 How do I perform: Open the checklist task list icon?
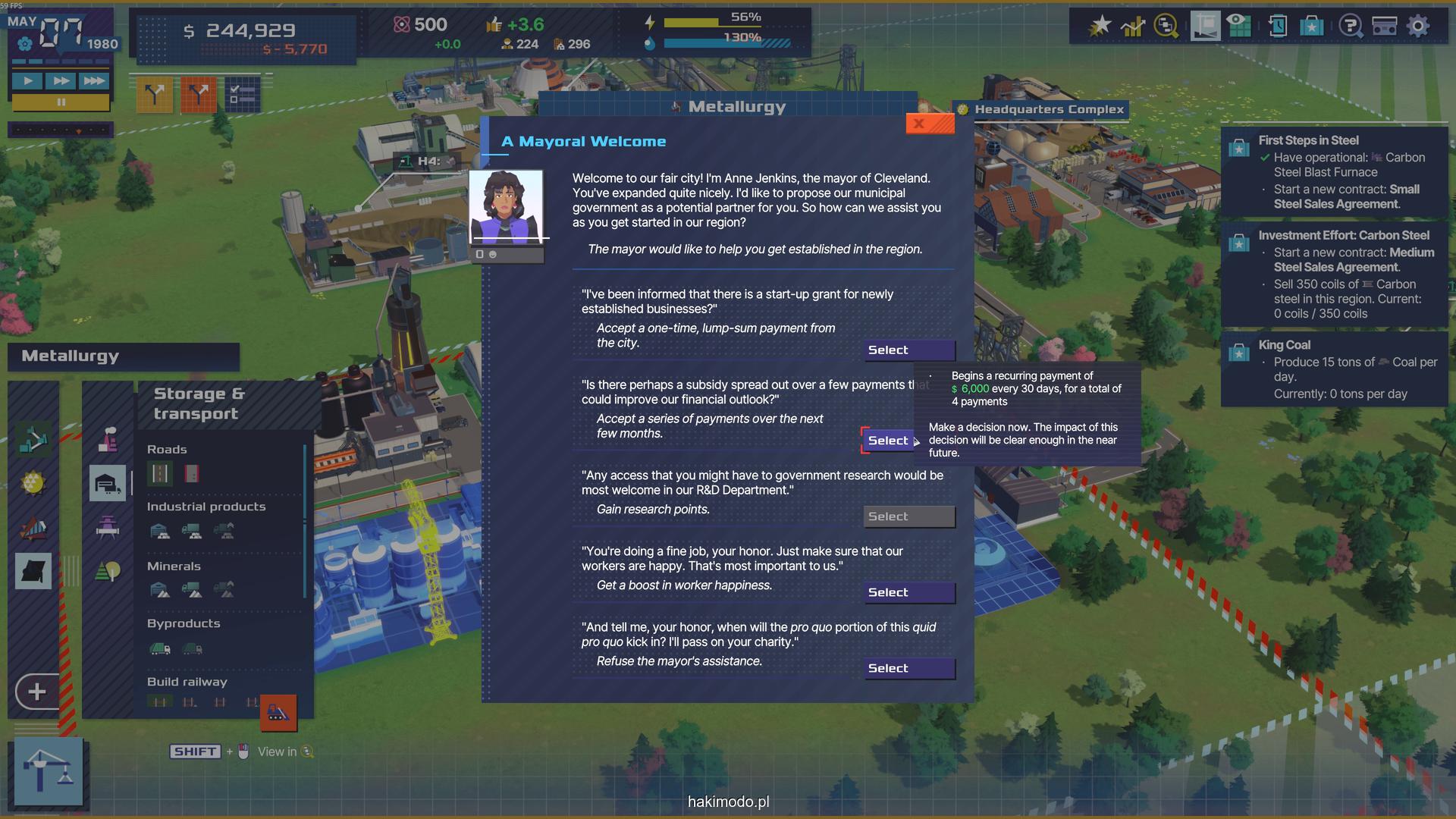coord(242,95)
